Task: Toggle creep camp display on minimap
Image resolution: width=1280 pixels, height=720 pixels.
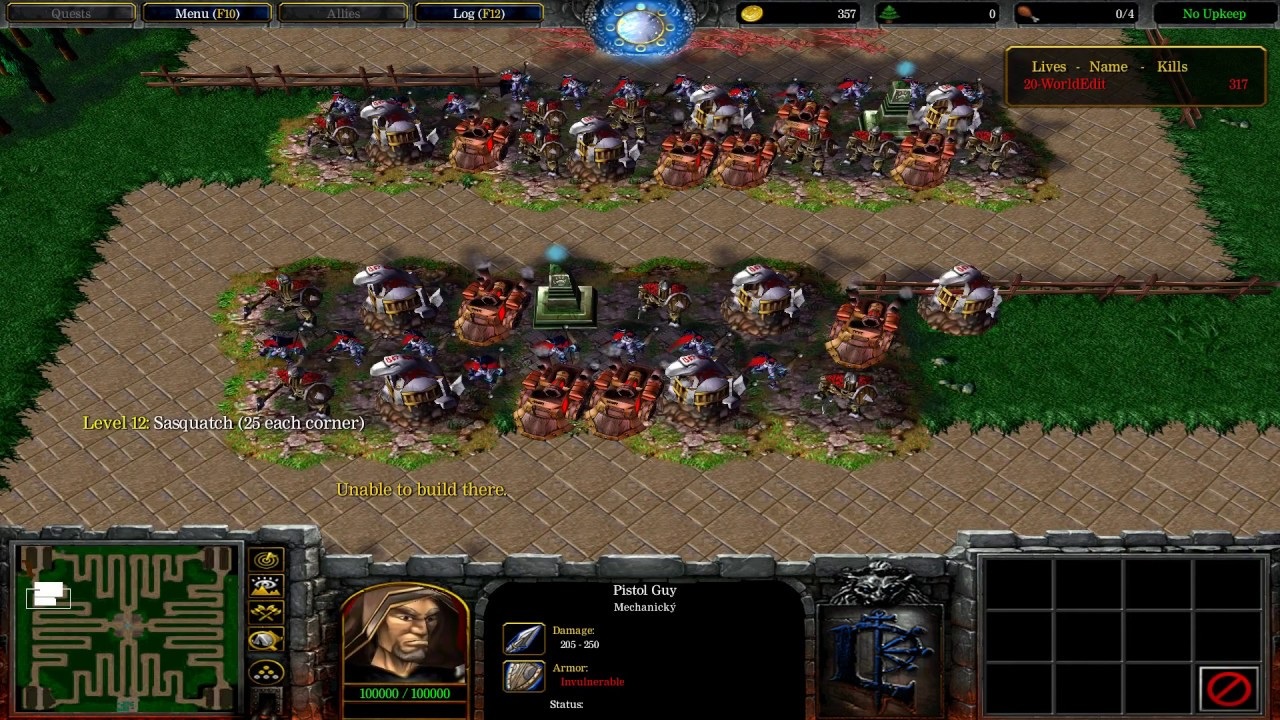Action: pos(267,640)
